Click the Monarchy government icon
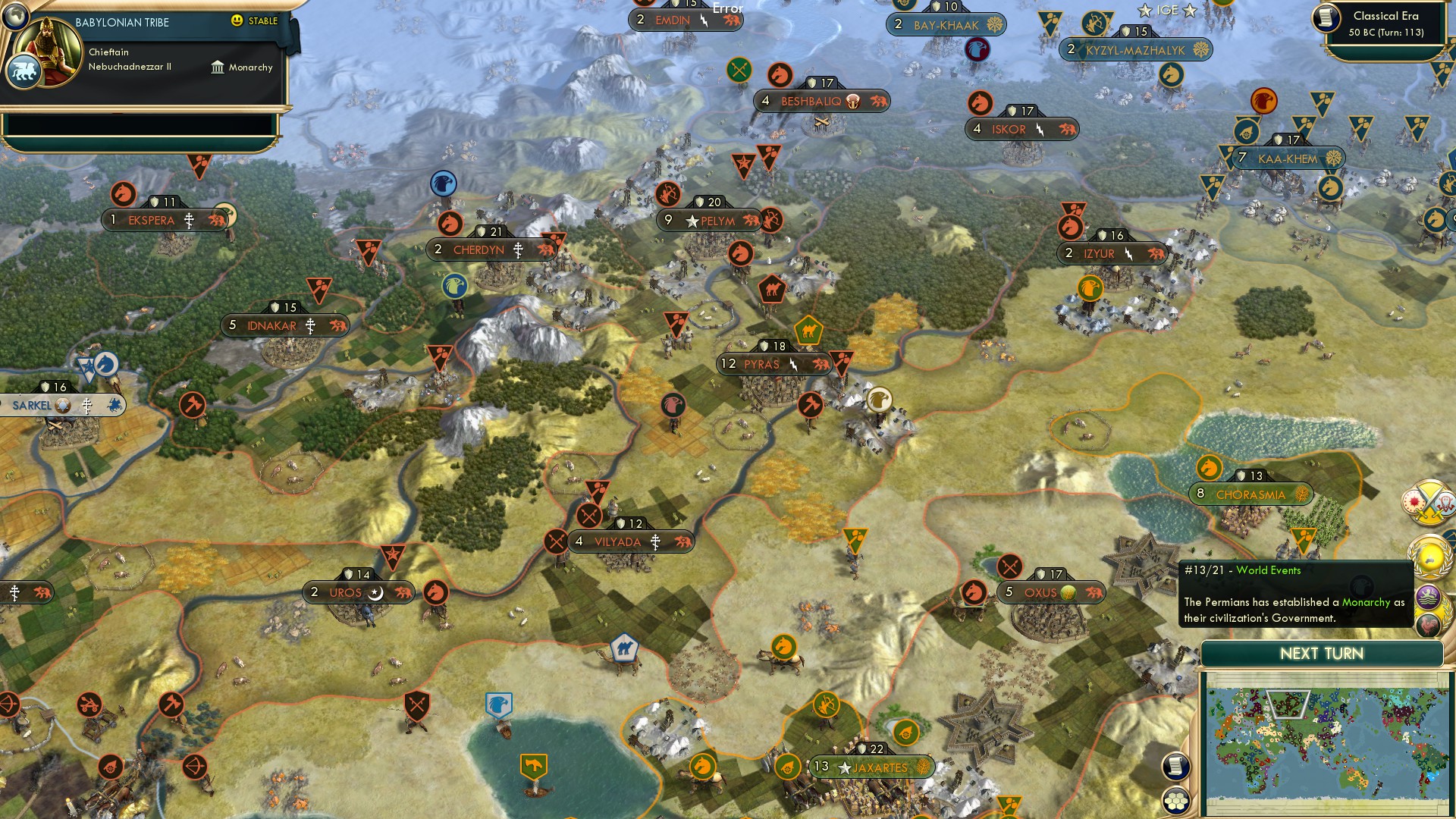The width and height of the screenshot is (1456, 819). tap(218, 67)
